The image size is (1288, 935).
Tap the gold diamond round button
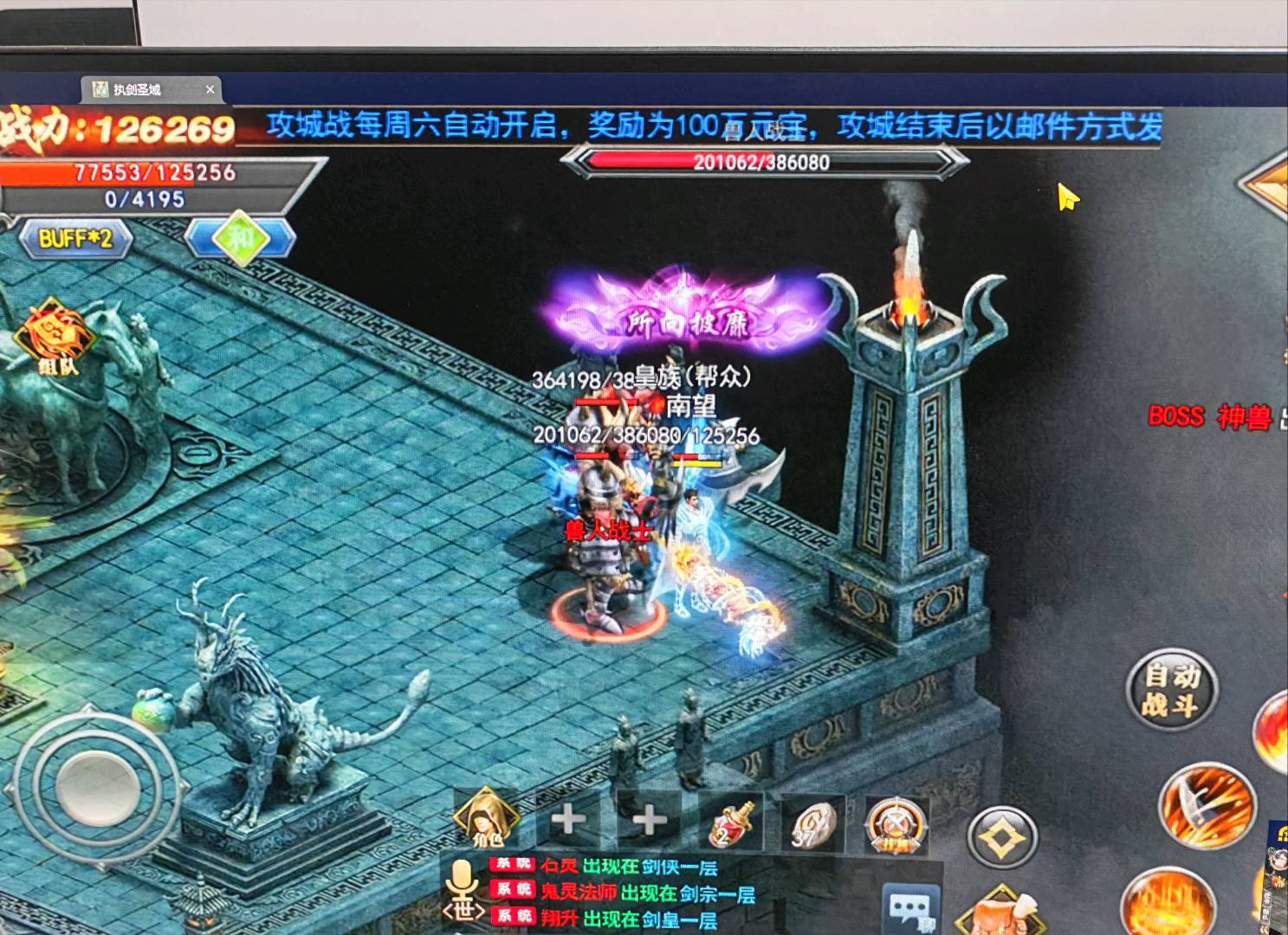coord(1001,838)
